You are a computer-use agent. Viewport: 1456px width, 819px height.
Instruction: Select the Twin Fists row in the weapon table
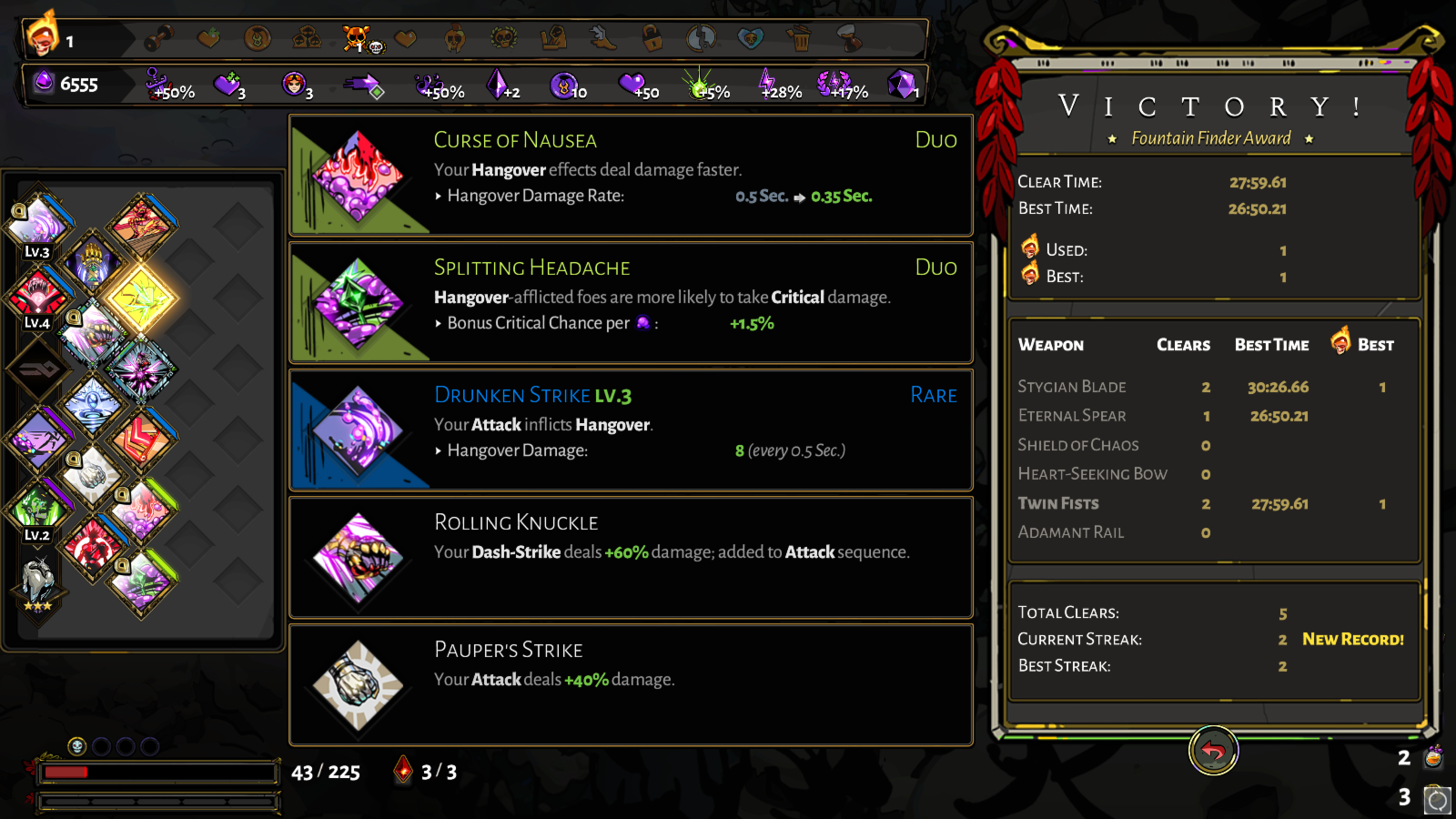coord(1058,503)
